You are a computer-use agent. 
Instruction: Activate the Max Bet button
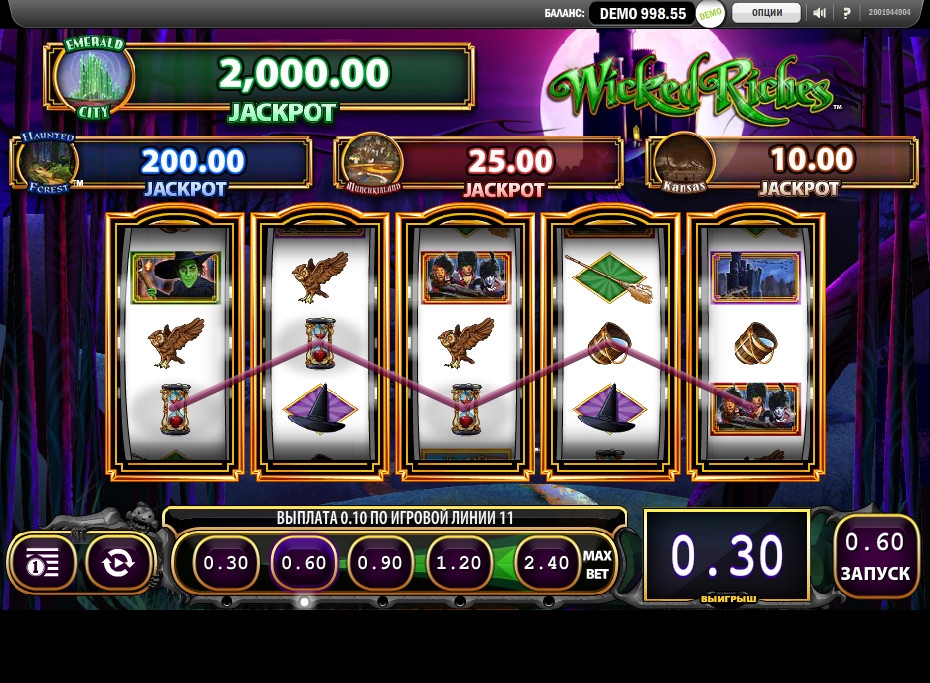[597, 564]
